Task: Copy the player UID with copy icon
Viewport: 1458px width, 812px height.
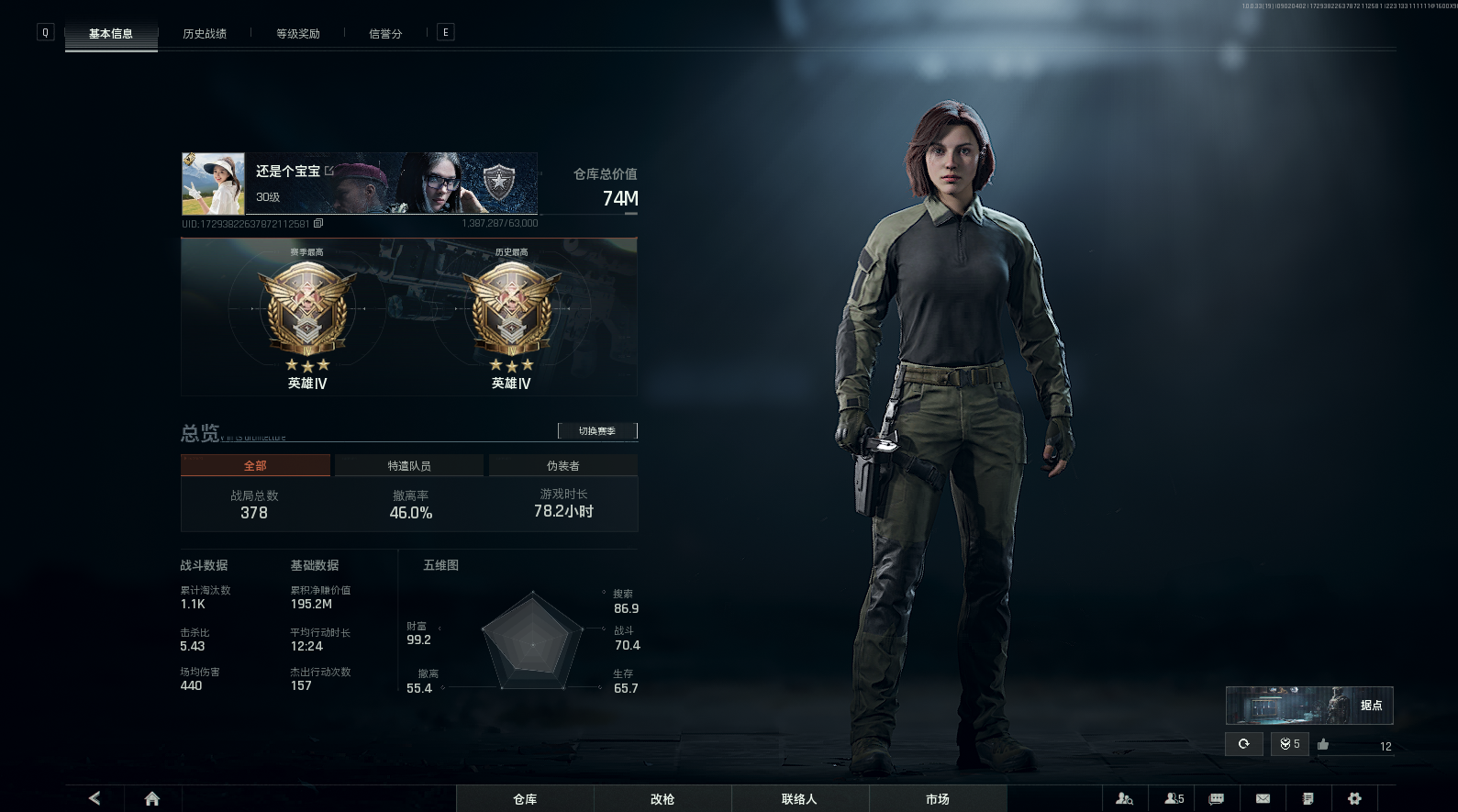Action: coord(318,224)
